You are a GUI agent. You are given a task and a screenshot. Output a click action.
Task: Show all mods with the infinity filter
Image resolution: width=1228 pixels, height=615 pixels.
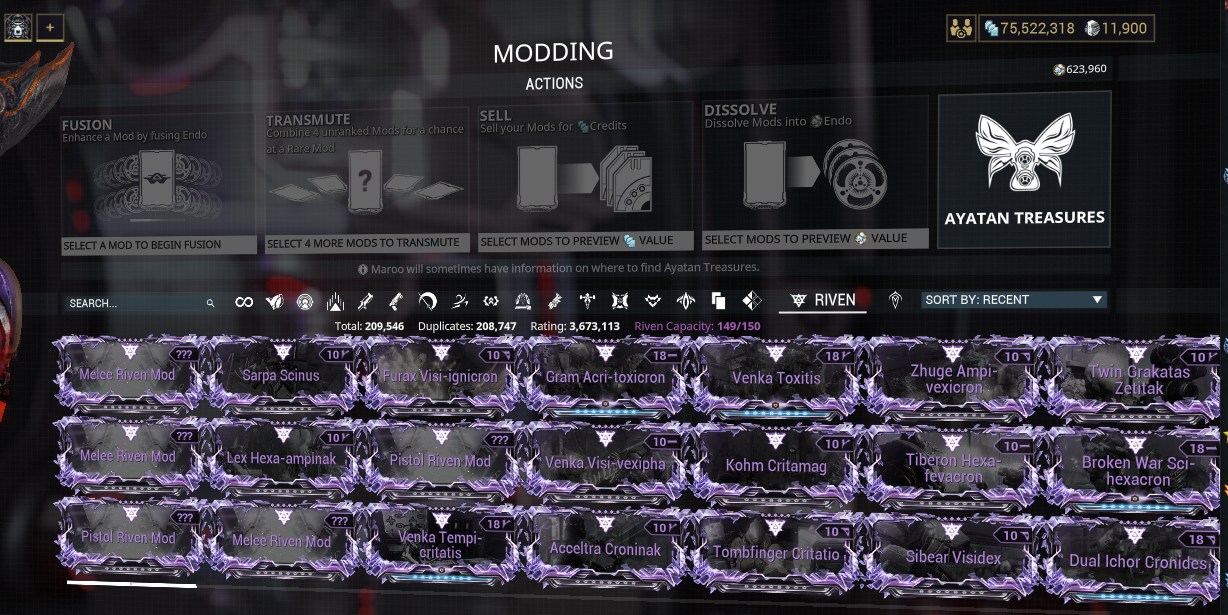pos(243,302)
